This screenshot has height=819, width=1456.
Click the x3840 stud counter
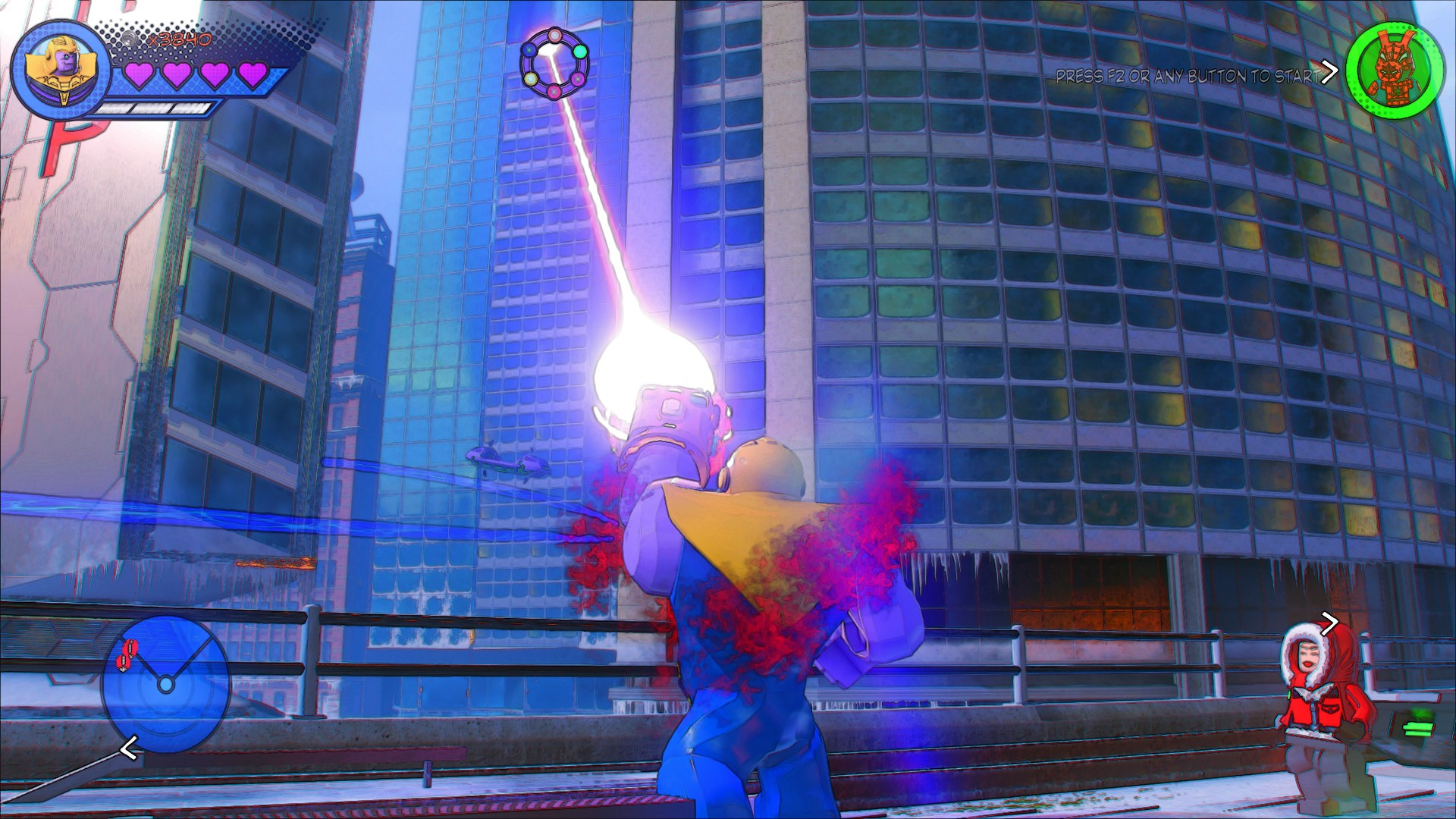(x=180, y=40)
